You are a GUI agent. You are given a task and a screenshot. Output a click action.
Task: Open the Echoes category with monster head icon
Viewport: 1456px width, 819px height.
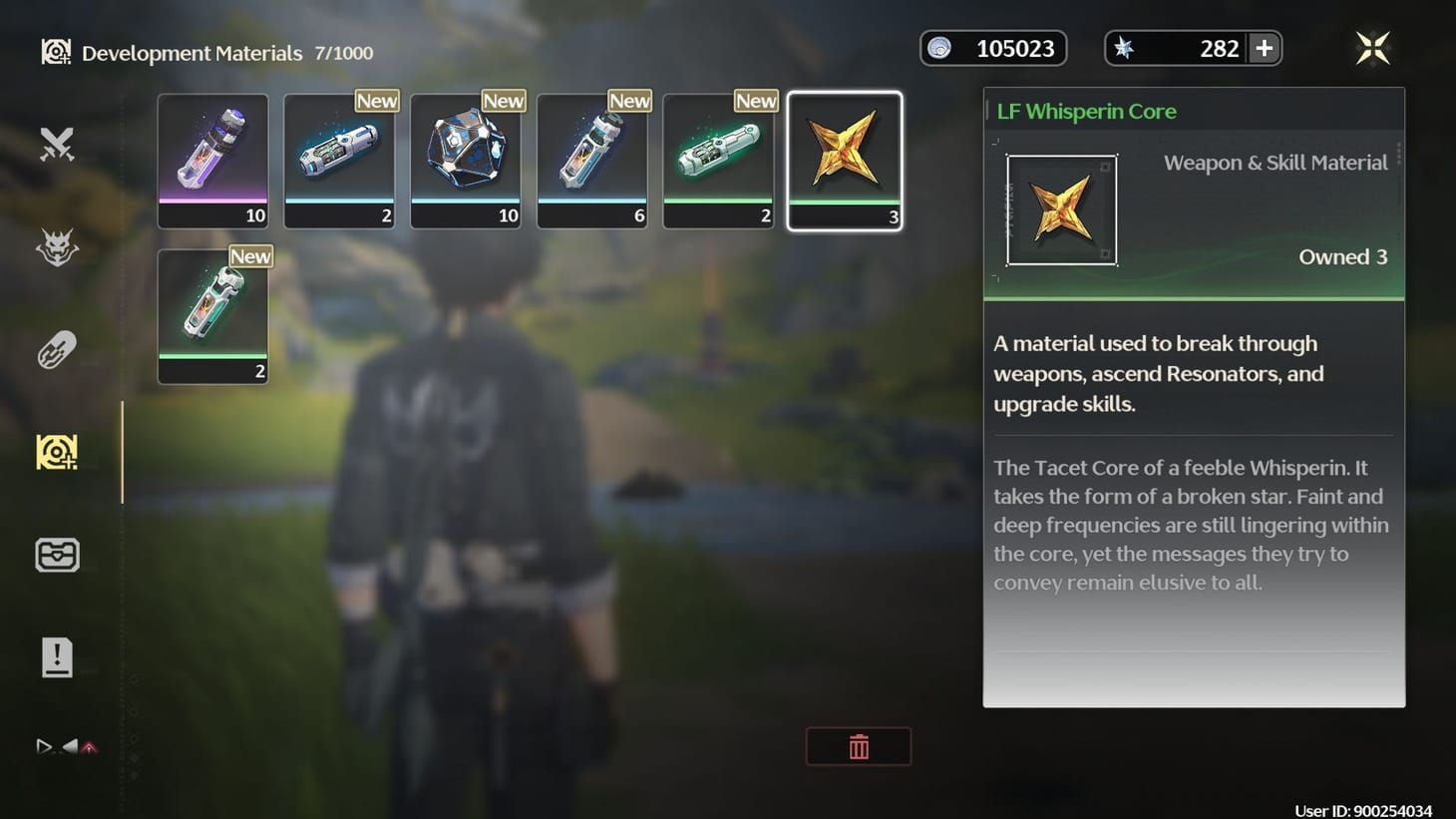click(x=57, y=247)
